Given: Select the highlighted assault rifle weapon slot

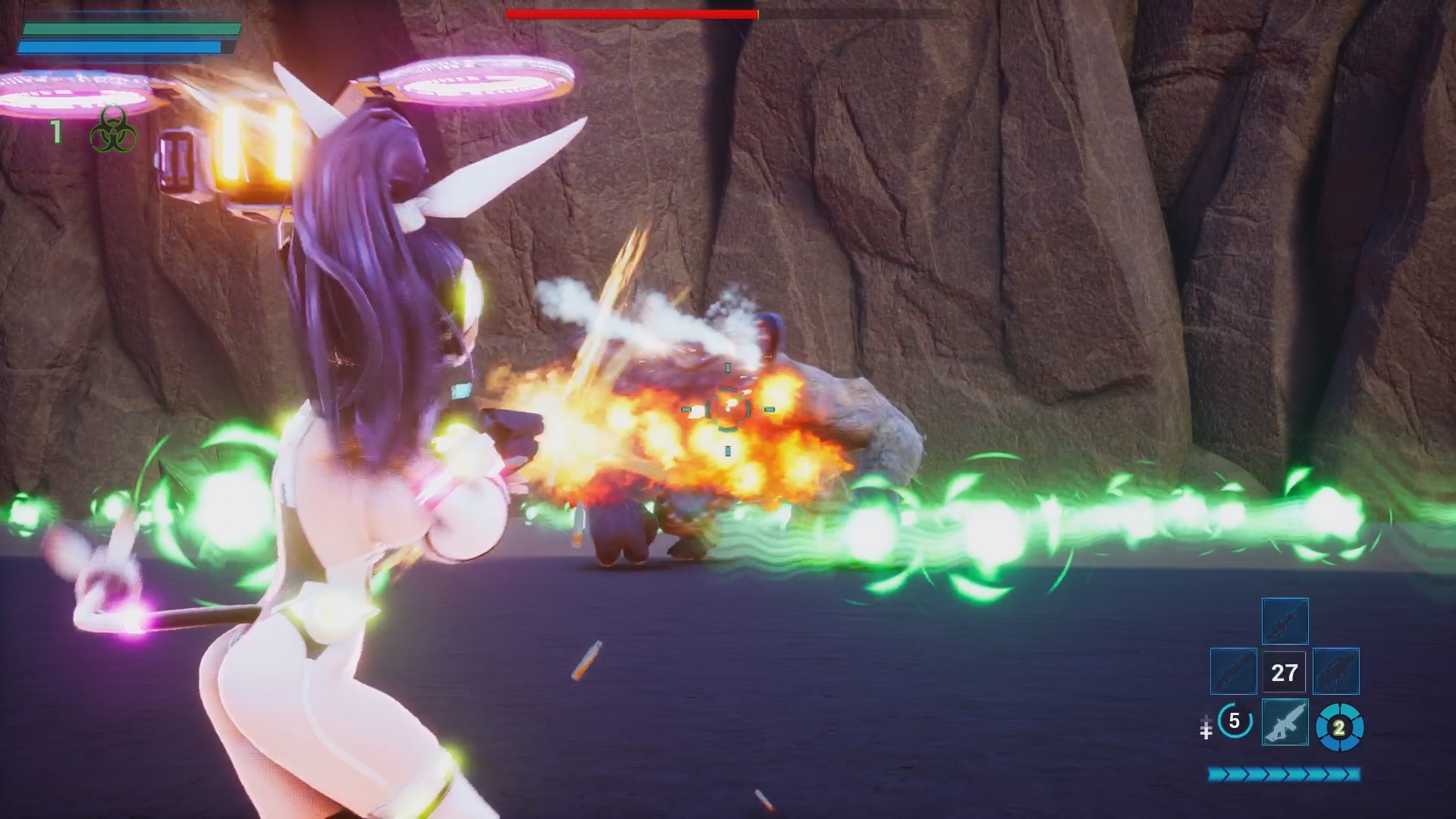Looking at the screenshot, I should click(x=1285, y=722).
